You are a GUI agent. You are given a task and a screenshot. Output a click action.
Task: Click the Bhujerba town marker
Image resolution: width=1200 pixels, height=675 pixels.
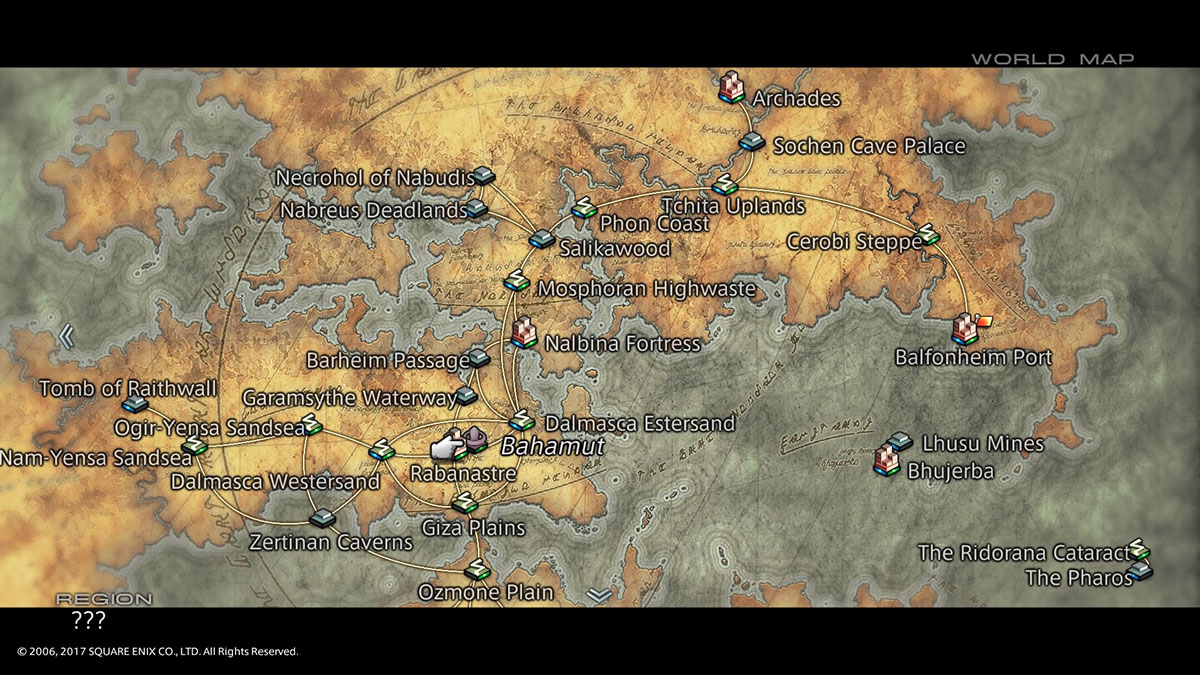(x=886, y=460)
